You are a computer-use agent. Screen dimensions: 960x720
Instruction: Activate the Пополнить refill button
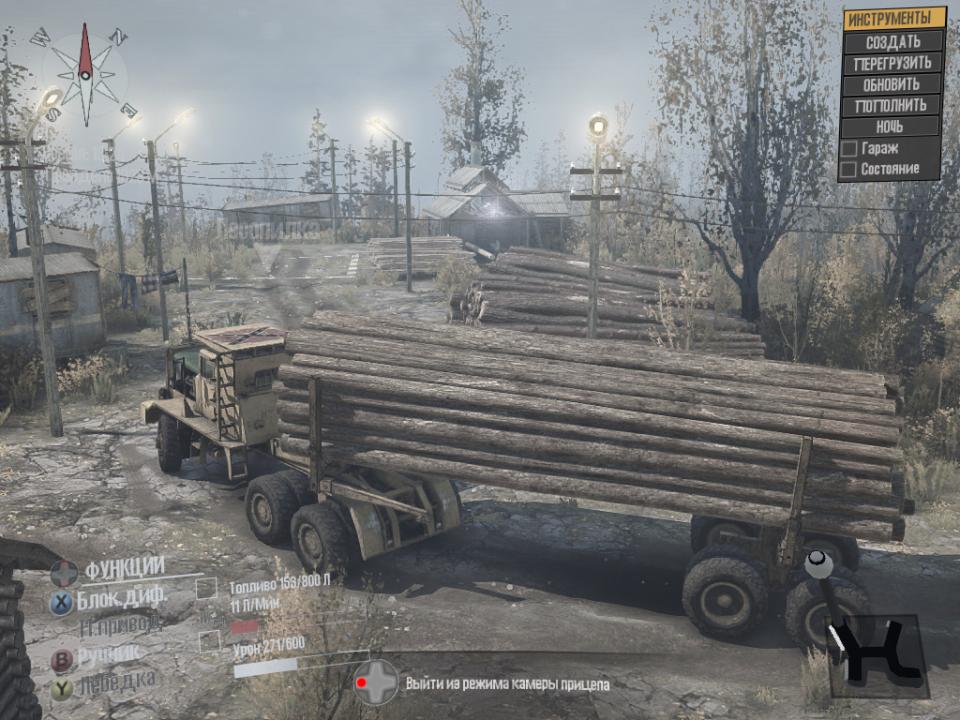pyautogui.click(x=893, y=105)
